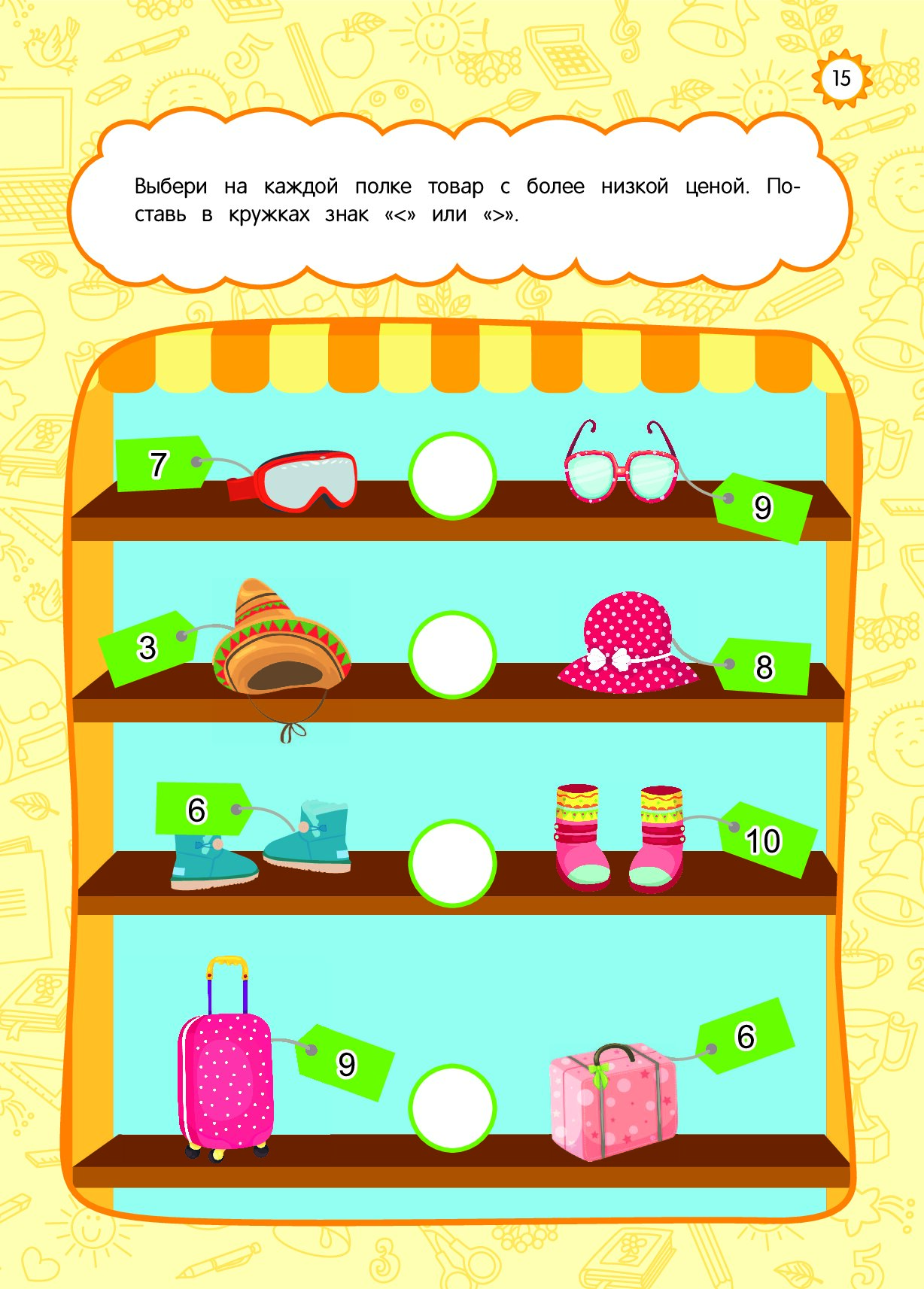
Task: Select the pink polka-dot hat priced 8
Action: pos(628,646)
